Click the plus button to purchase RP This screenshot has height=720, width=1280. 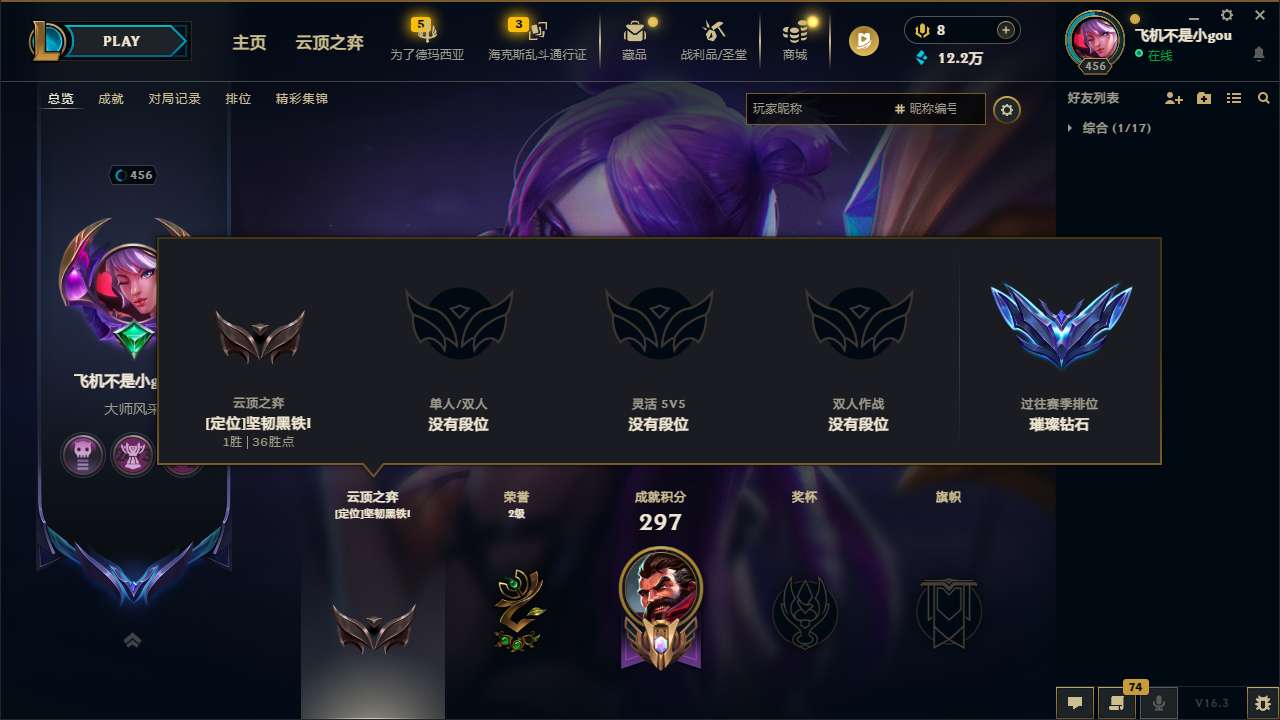[x=1003, y=30]
